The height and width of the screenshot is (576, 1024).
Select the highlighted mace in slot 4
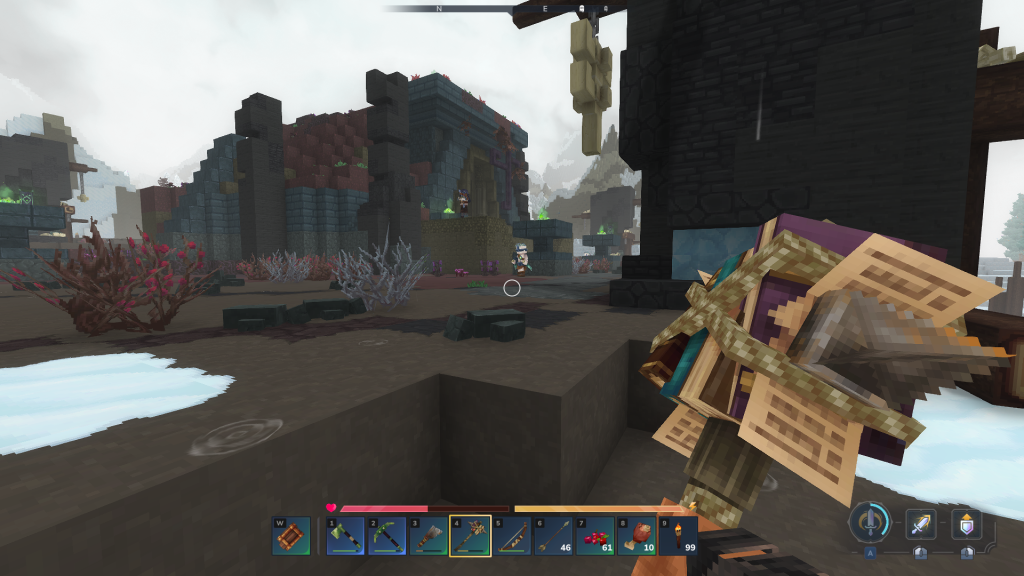[x=470, y=535]
